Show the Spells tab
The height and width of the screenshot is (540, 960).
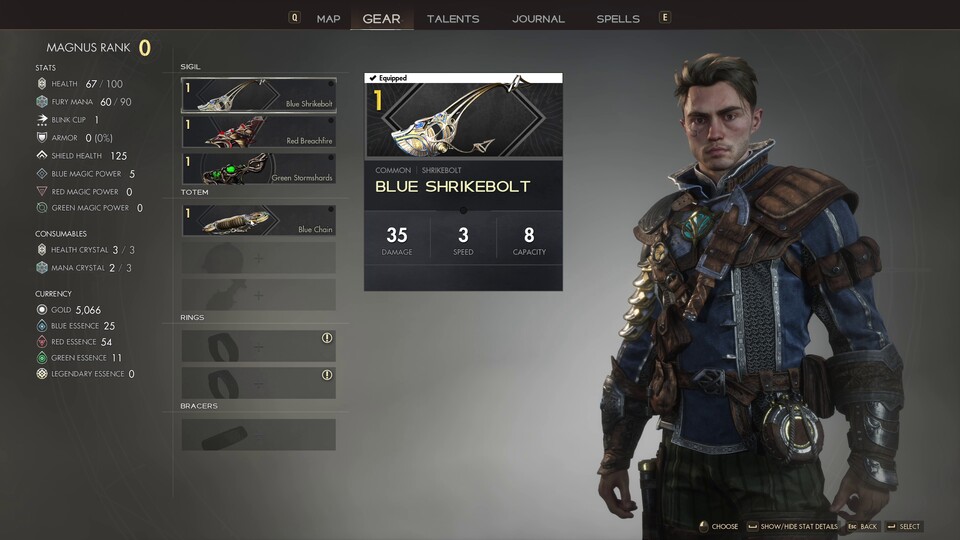618,18
